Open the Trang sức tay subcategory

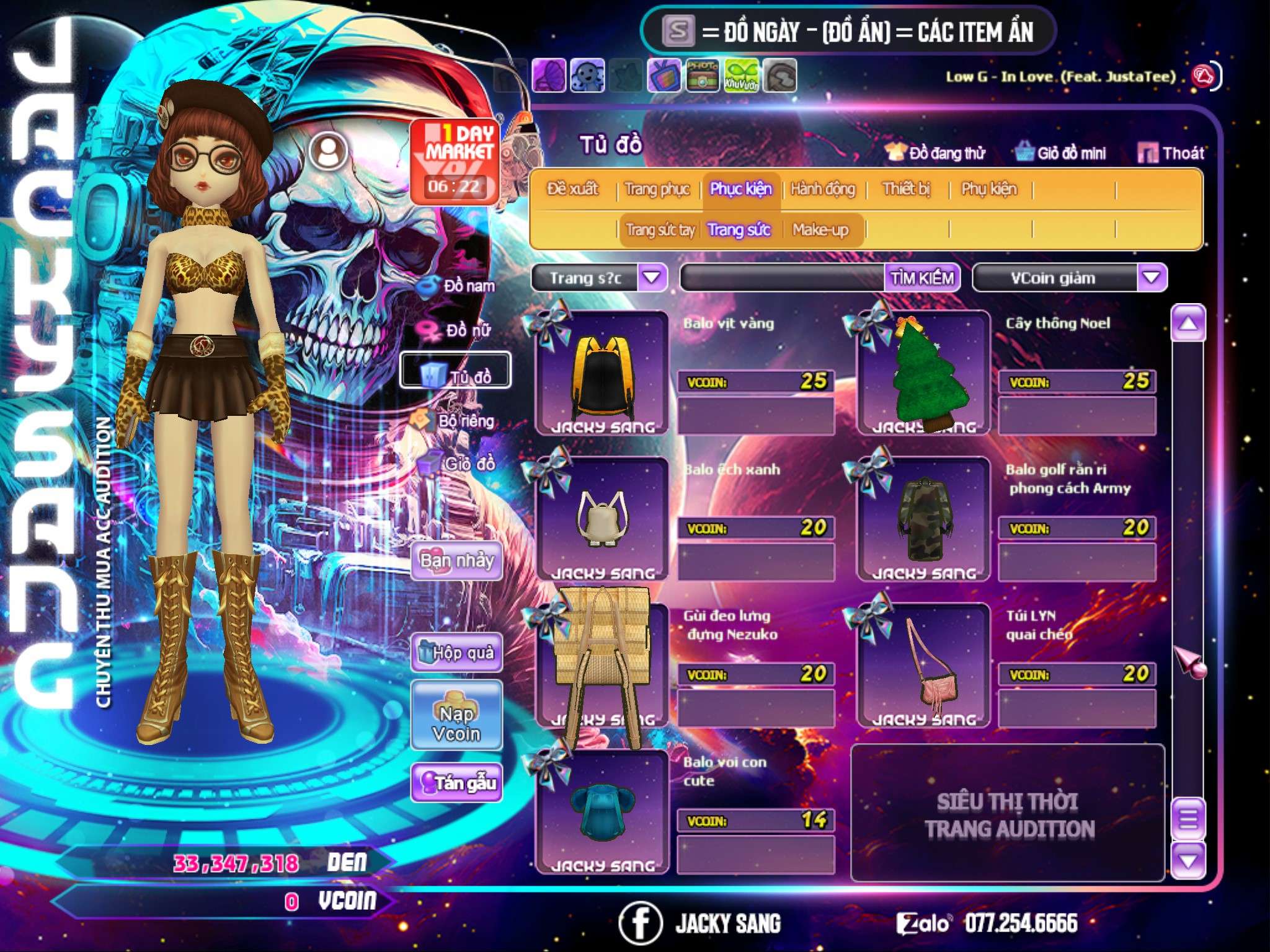pos(660,230)
